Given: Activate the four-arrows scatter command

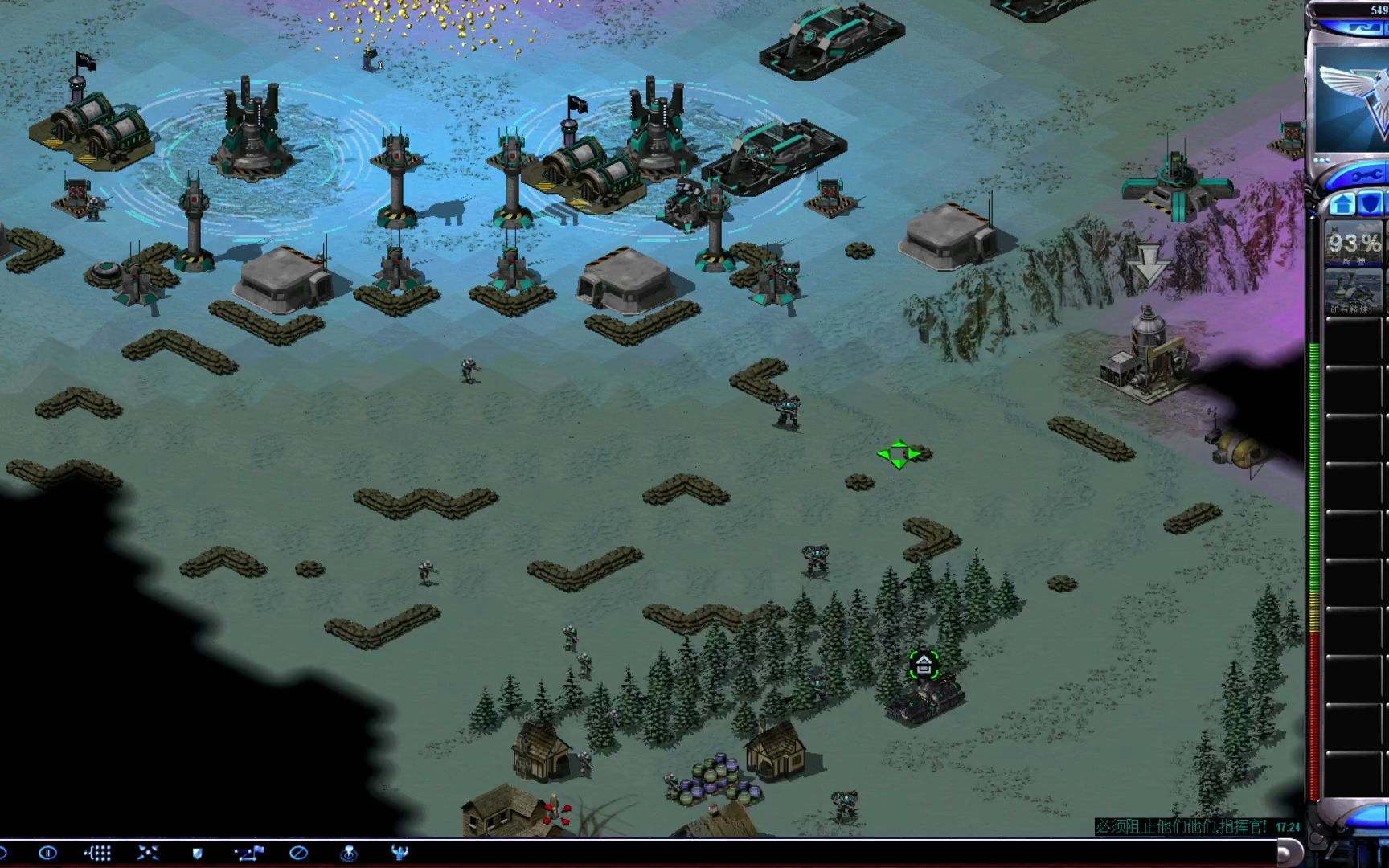Looking at the screenshot, I should [x=148, y=853].
